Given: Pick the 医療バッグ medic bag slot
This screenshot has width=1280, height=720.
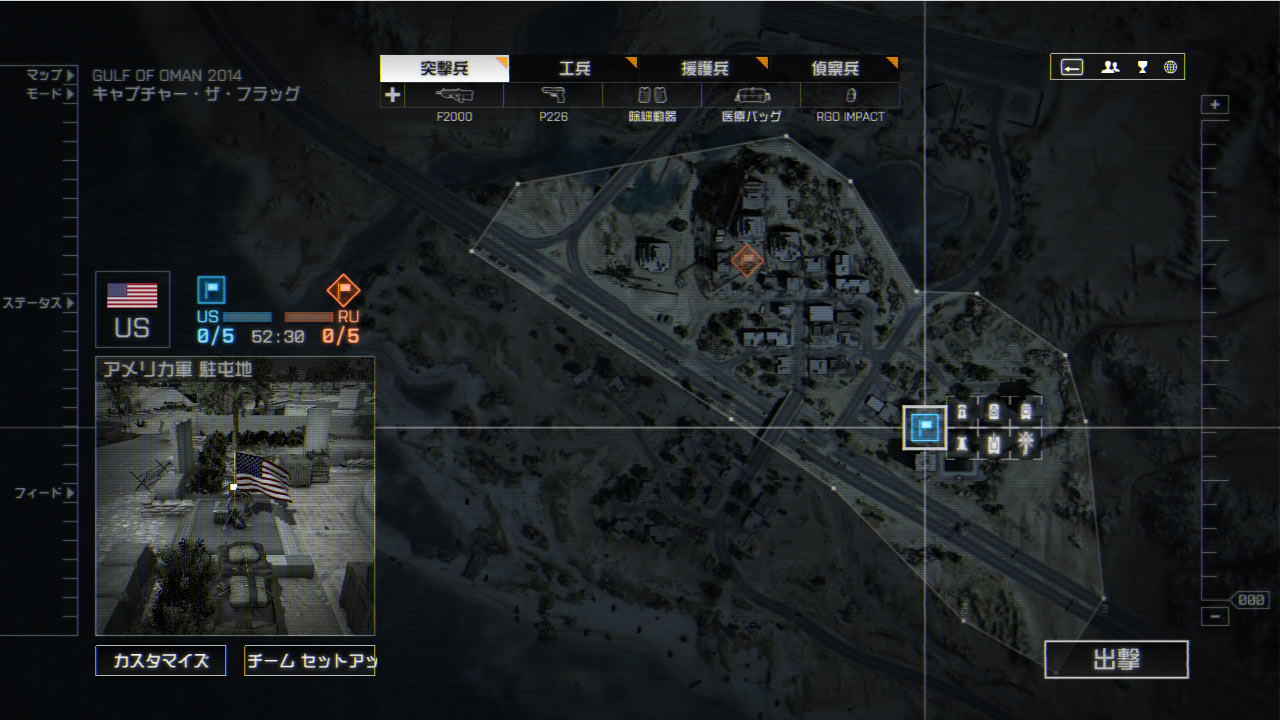Looking at the screenshot, I should tap(751, 96).
